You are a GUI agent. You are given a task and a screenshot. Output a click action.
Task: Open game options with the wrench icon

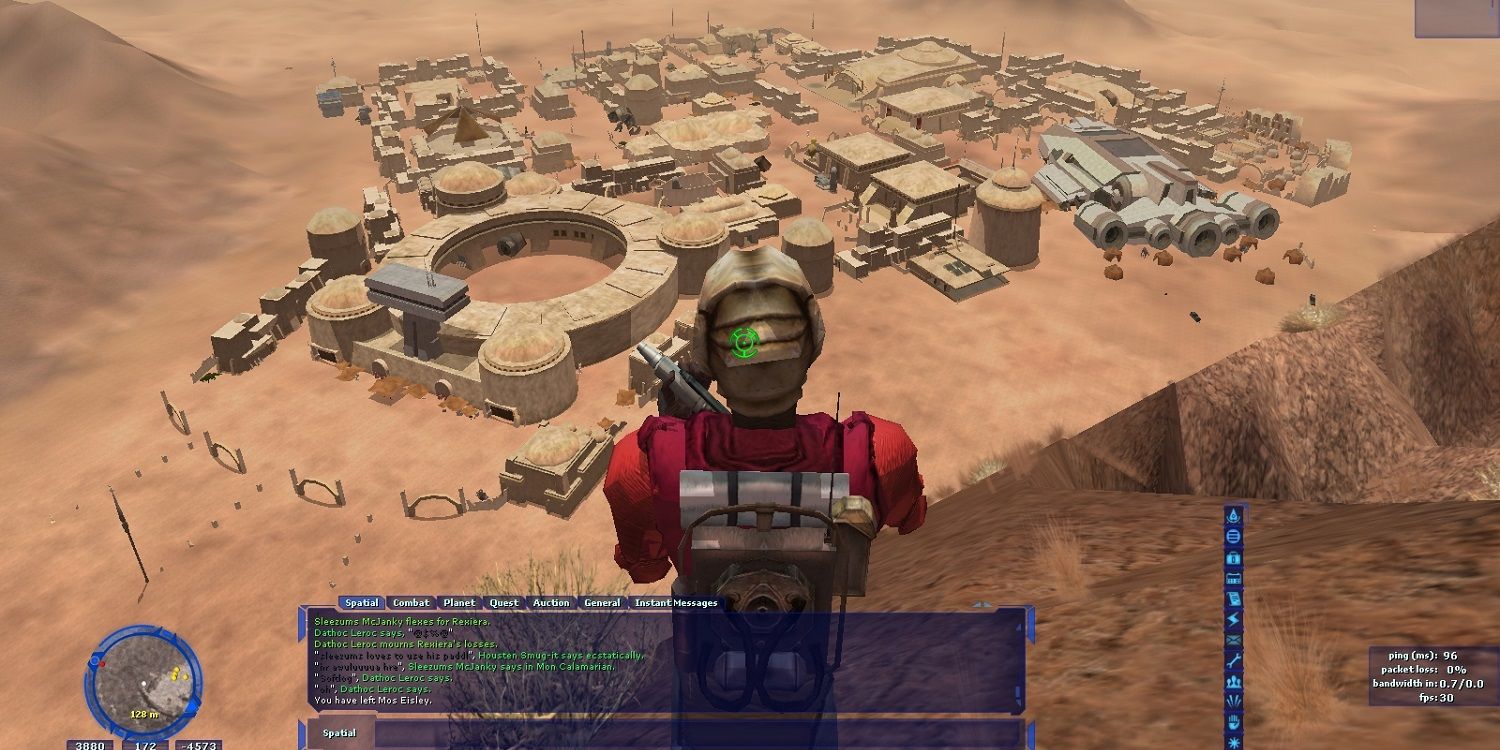click(1232, 660)
